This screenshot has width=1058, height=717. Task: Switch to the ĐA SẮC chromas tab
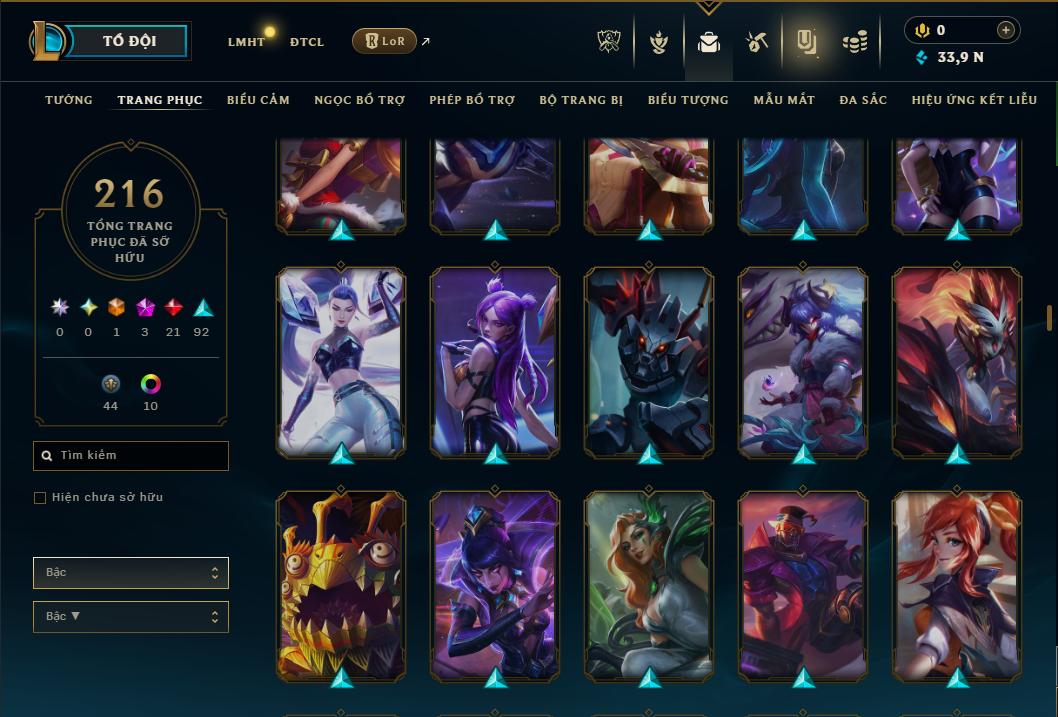(863, 100)
